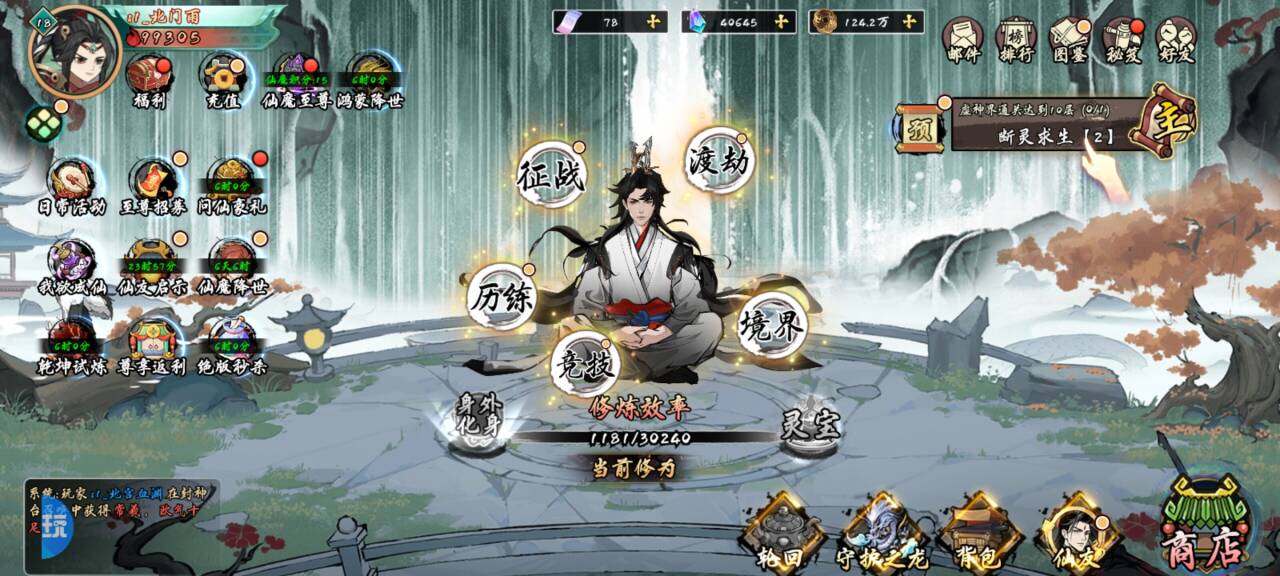Claim rewards from 福利 welfare icon

148,80
